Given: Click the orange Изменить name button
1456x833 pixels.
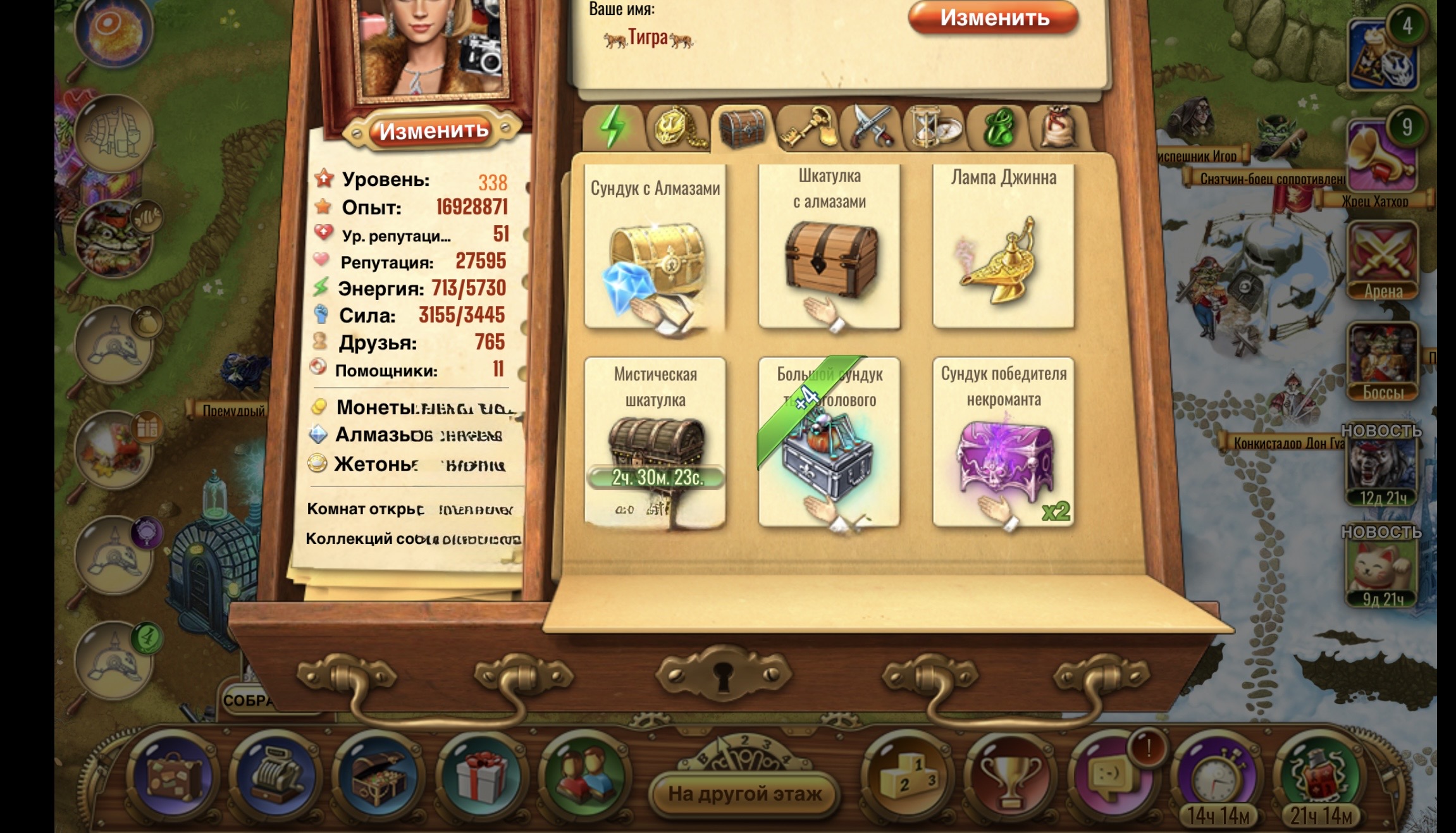Looking at the screenshot, I should pos(994,18).
